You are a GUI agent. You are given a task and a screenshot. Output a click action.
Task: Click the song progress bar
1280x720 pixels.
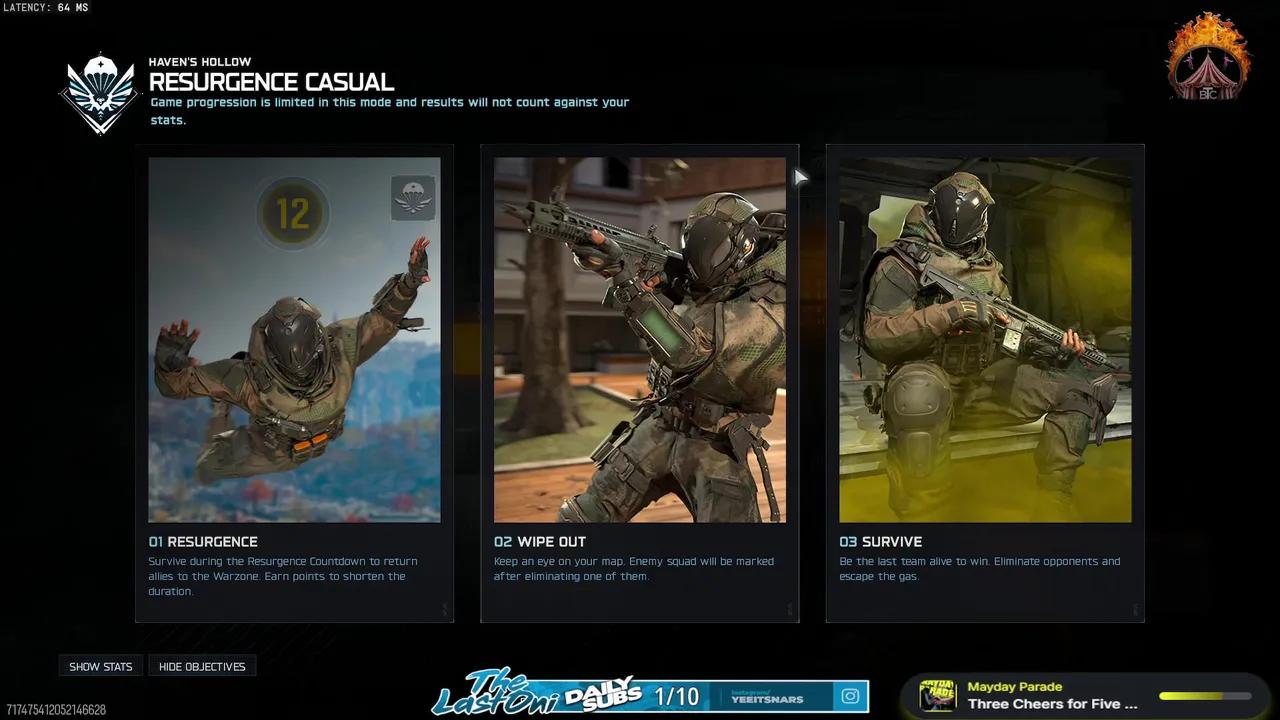coord(1204,695)
